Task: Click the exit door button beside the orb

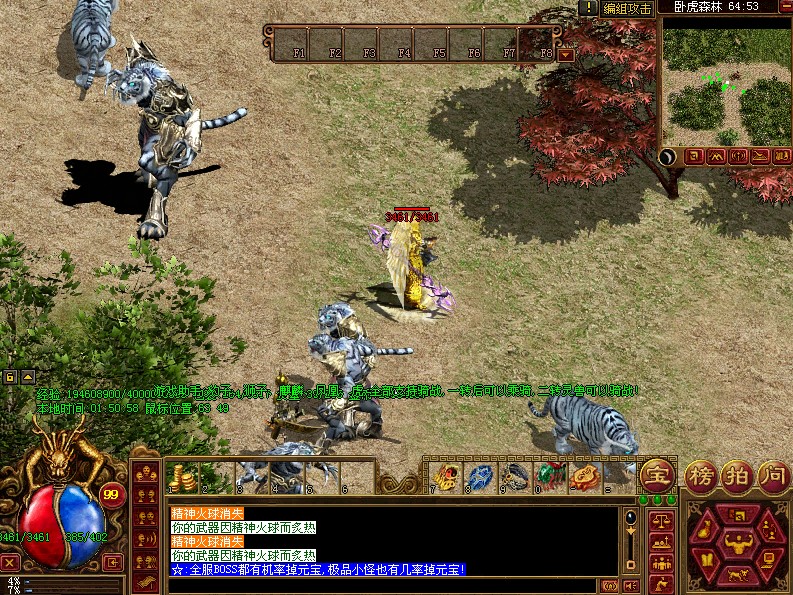Action: (114, 561)
